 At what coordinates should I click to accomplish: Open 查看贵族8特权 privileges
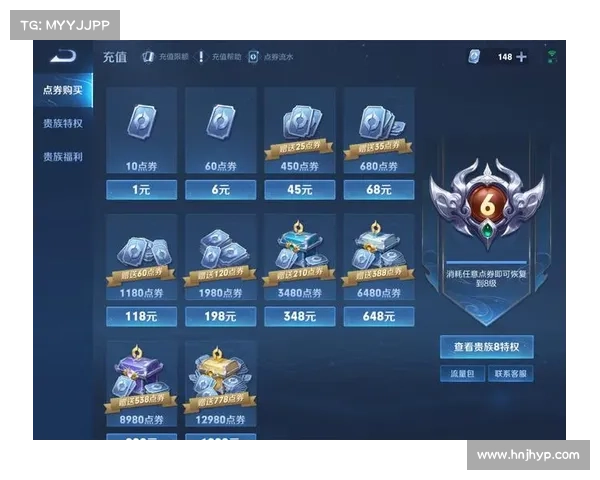click(x=487, y=347)
